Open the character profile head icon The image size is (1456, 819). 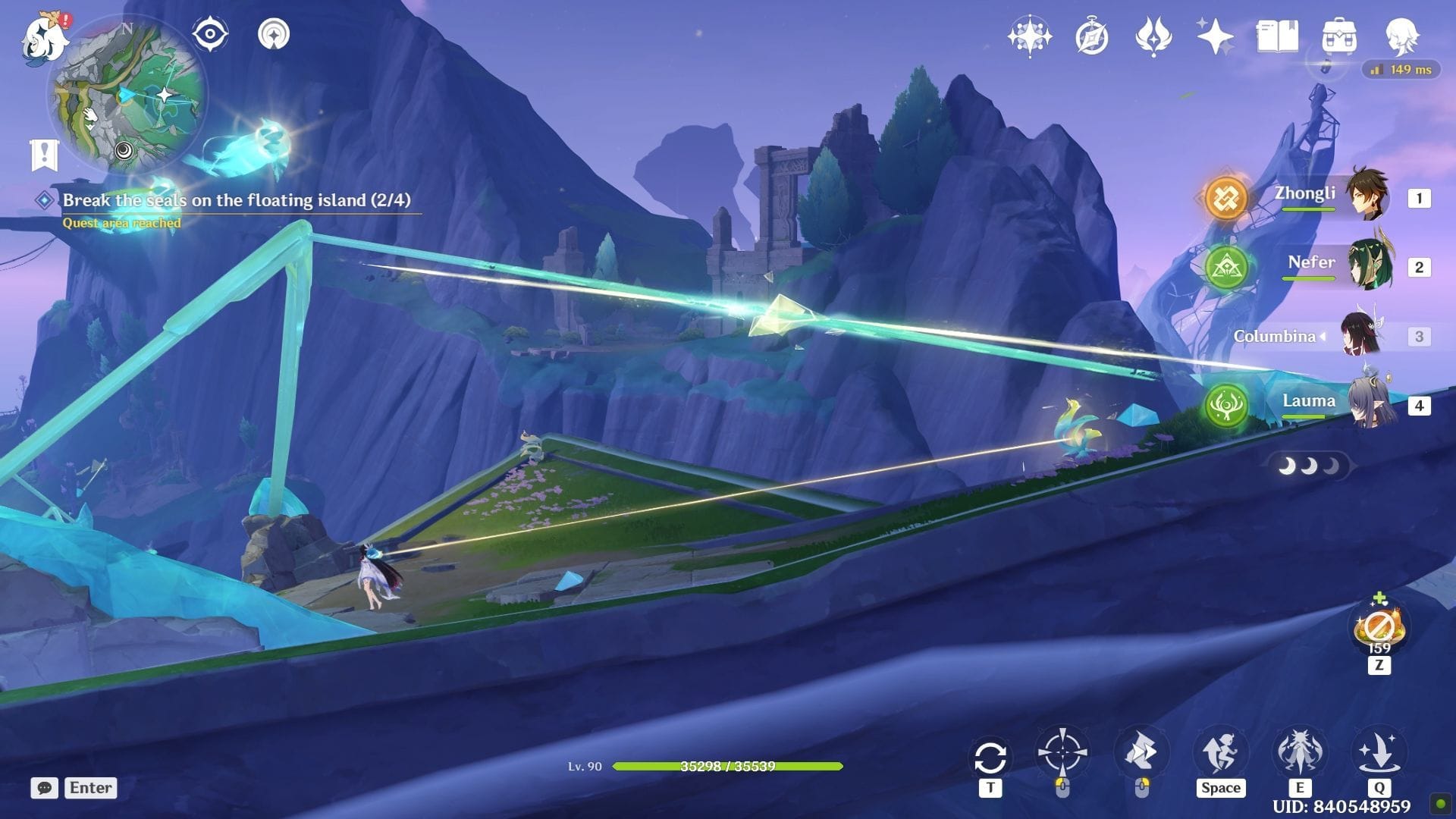pos(1401,36)
